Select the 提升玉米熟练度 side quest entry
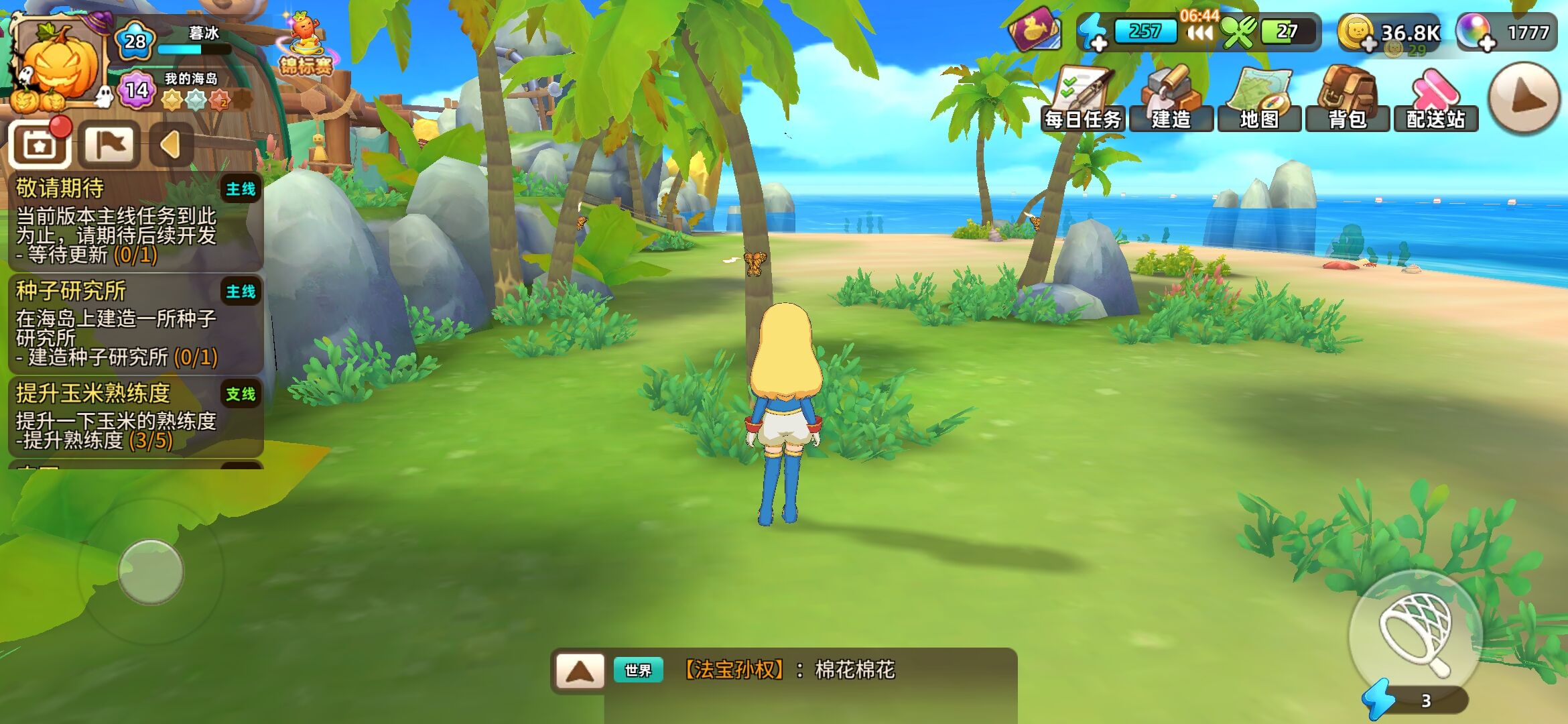The image size is (1568, 724). tap(135, 416)
